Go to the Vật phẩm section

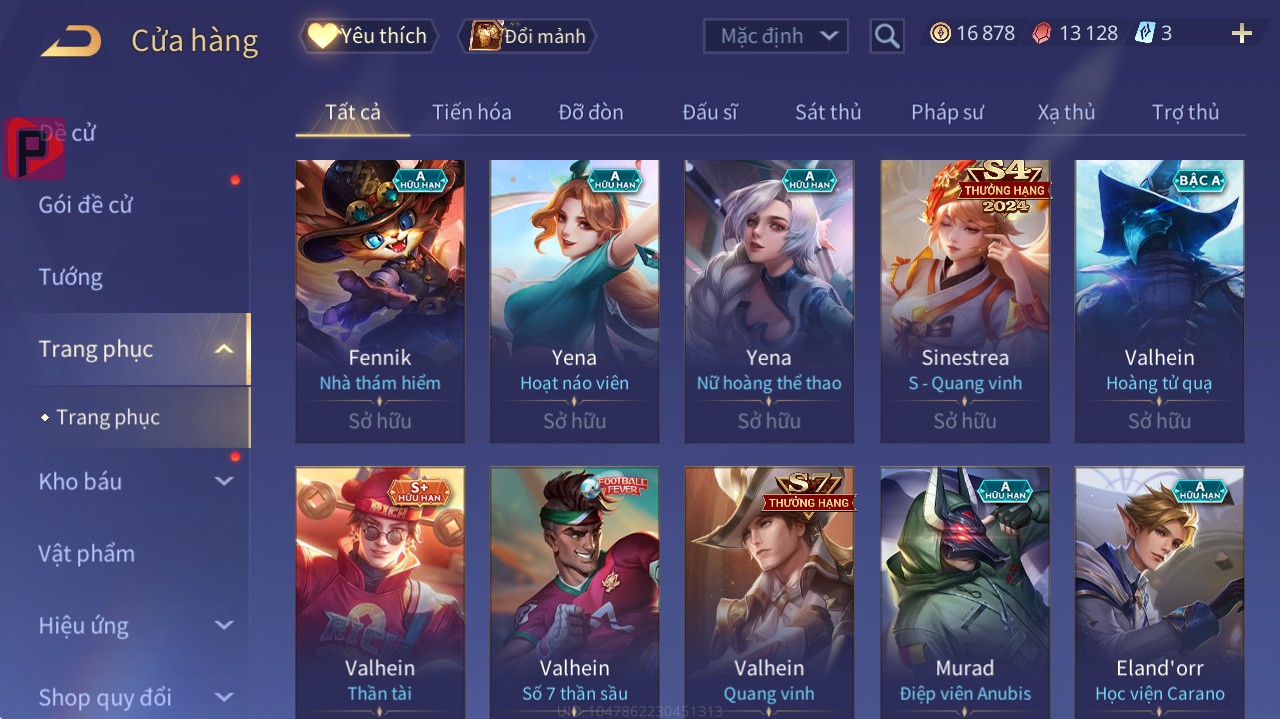coord(86,553)
